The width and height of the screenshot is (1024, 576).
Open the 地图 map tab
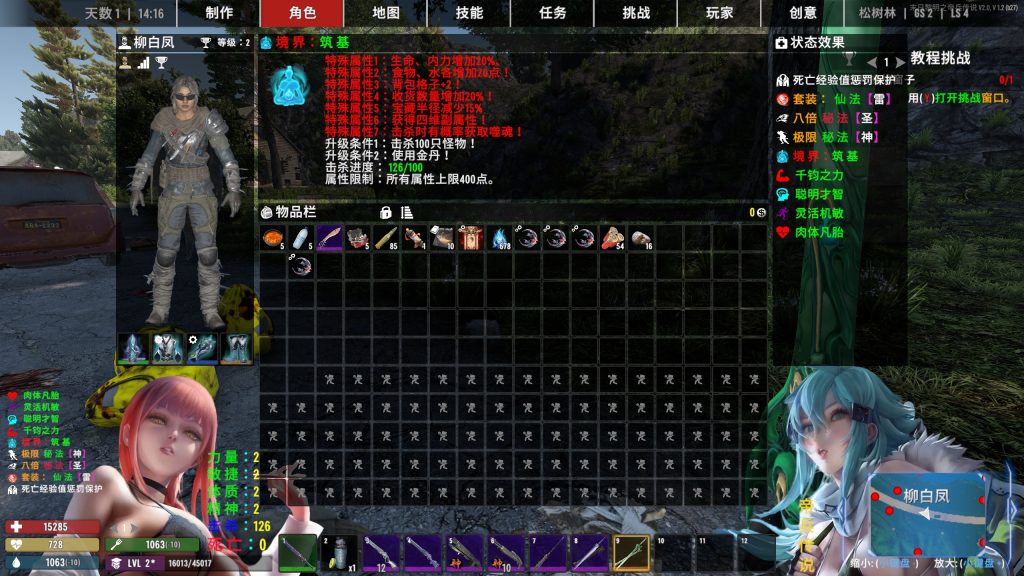[386, 13]
